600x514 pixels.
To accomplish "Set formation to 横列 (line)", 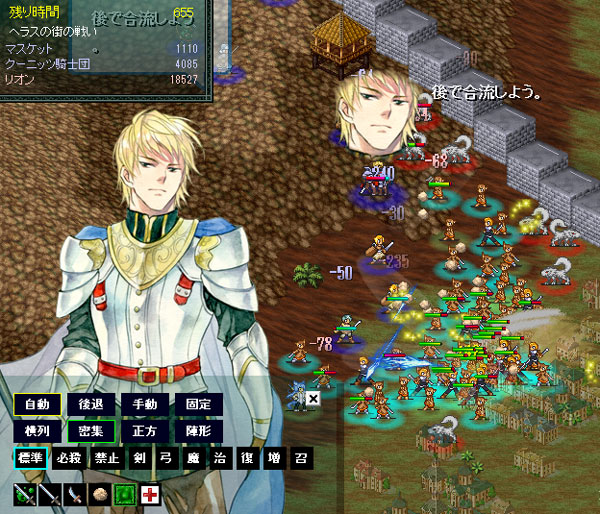I will coord(37,432).
